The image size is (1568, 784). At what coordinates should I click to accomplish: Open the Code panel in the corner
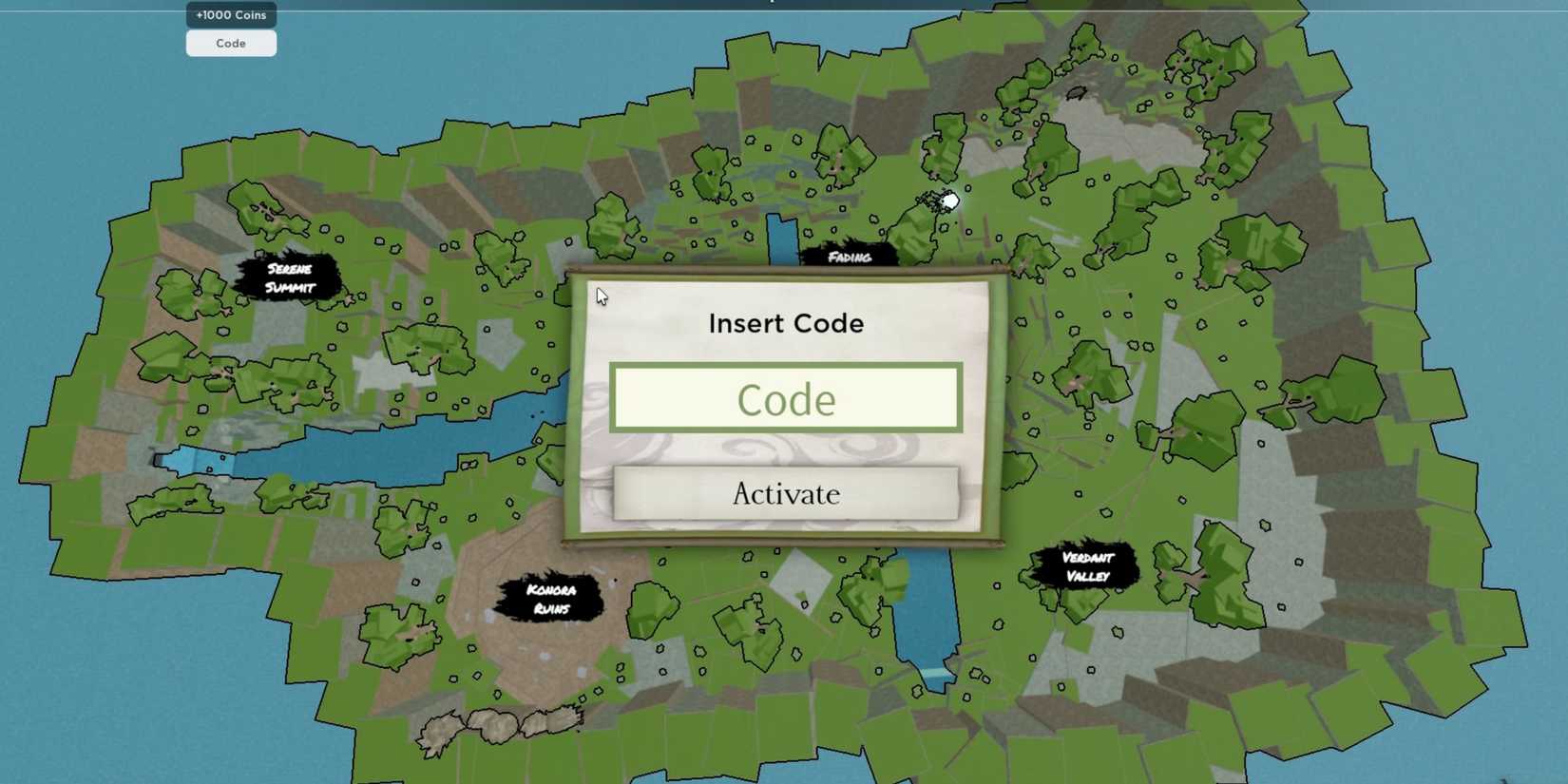230,43
